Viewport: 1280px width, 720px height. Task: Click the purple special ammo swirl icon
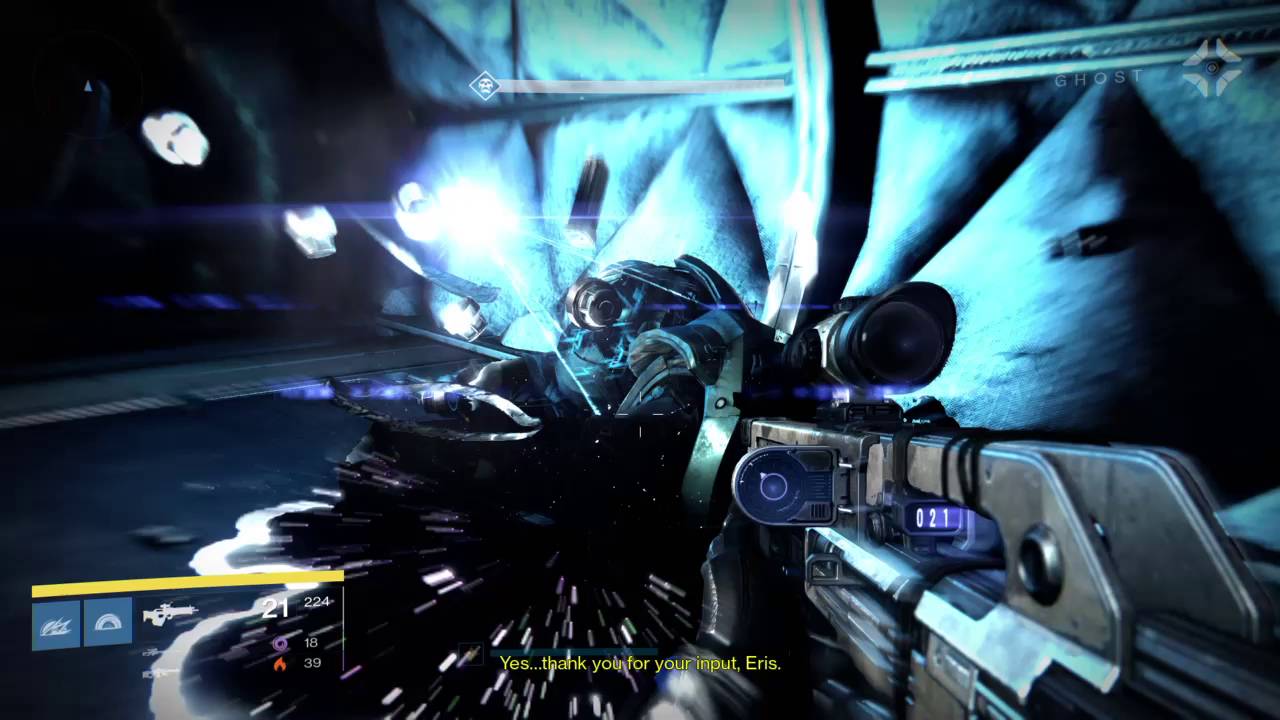[280, 643]
